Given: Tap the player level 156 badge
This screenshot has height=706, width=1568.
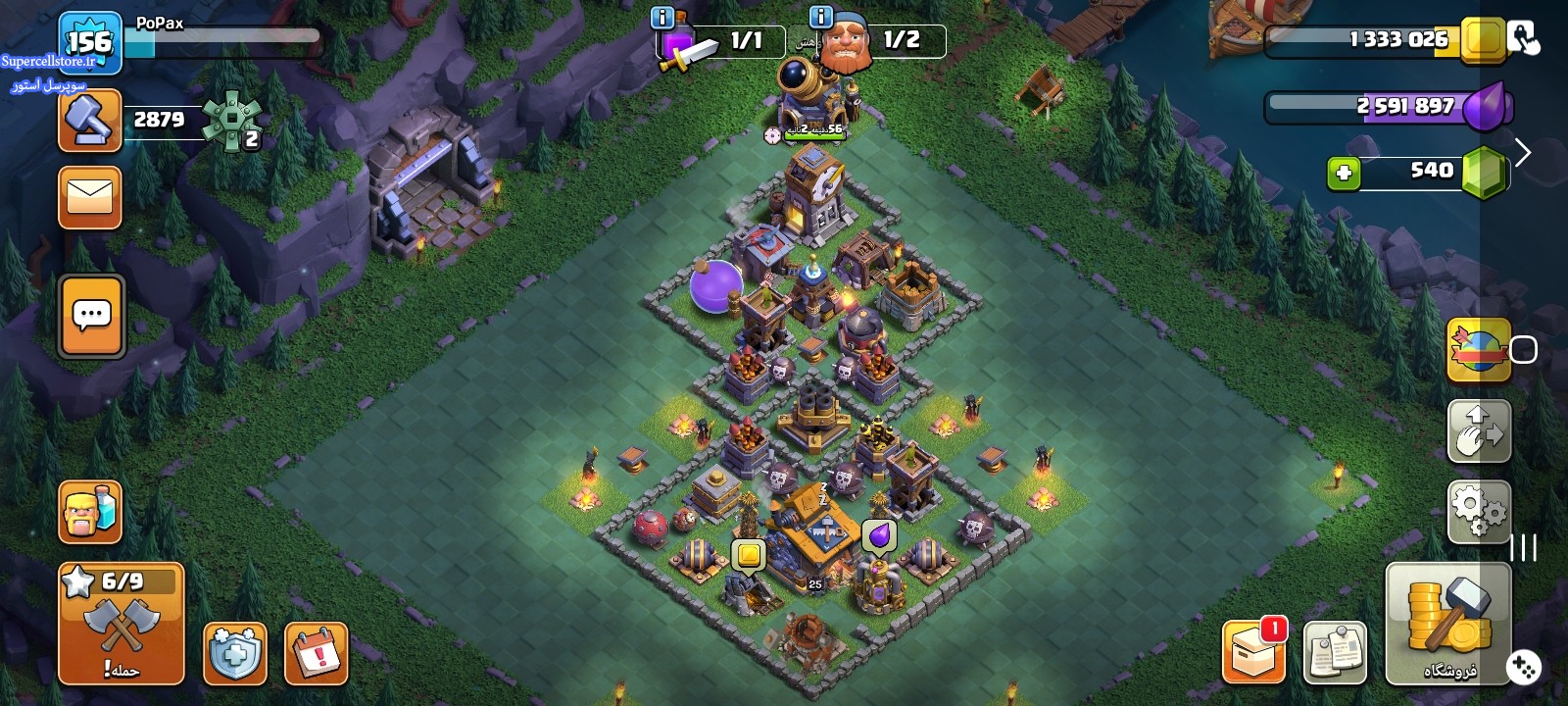Looking at the screenshot, I should [x=89, y=42].
